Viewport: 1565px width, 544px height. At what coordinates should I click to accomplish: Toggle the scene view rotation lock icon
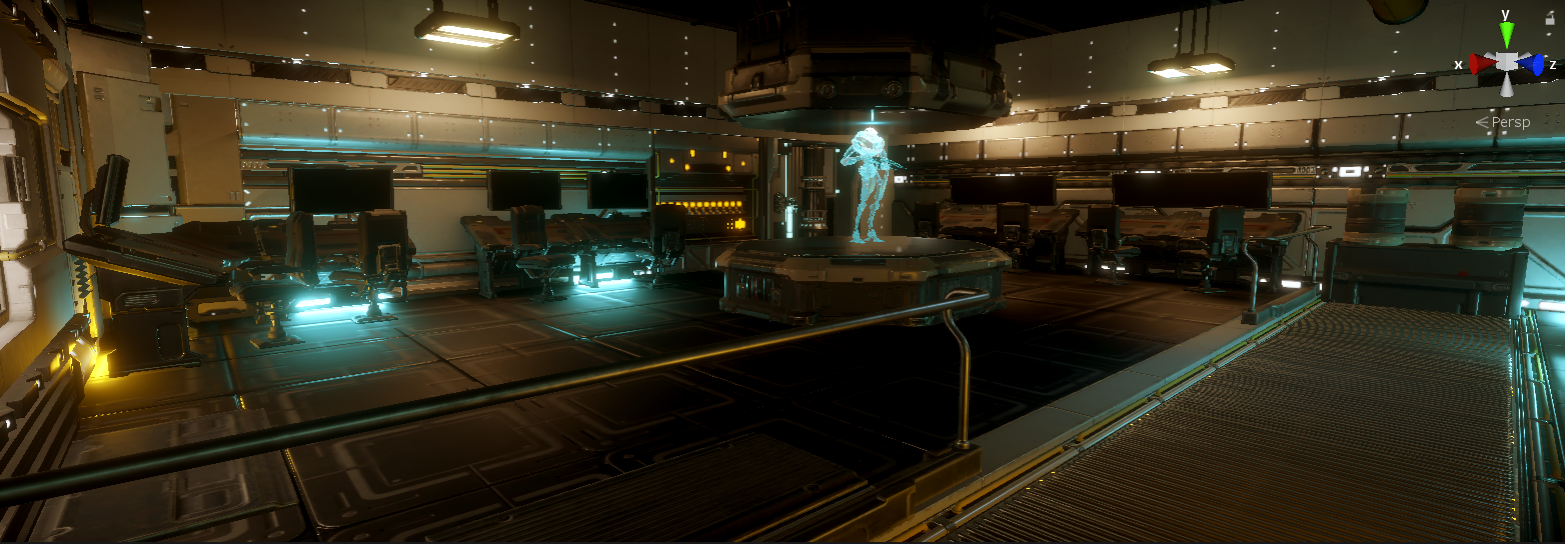click(x=1550, y=19)
